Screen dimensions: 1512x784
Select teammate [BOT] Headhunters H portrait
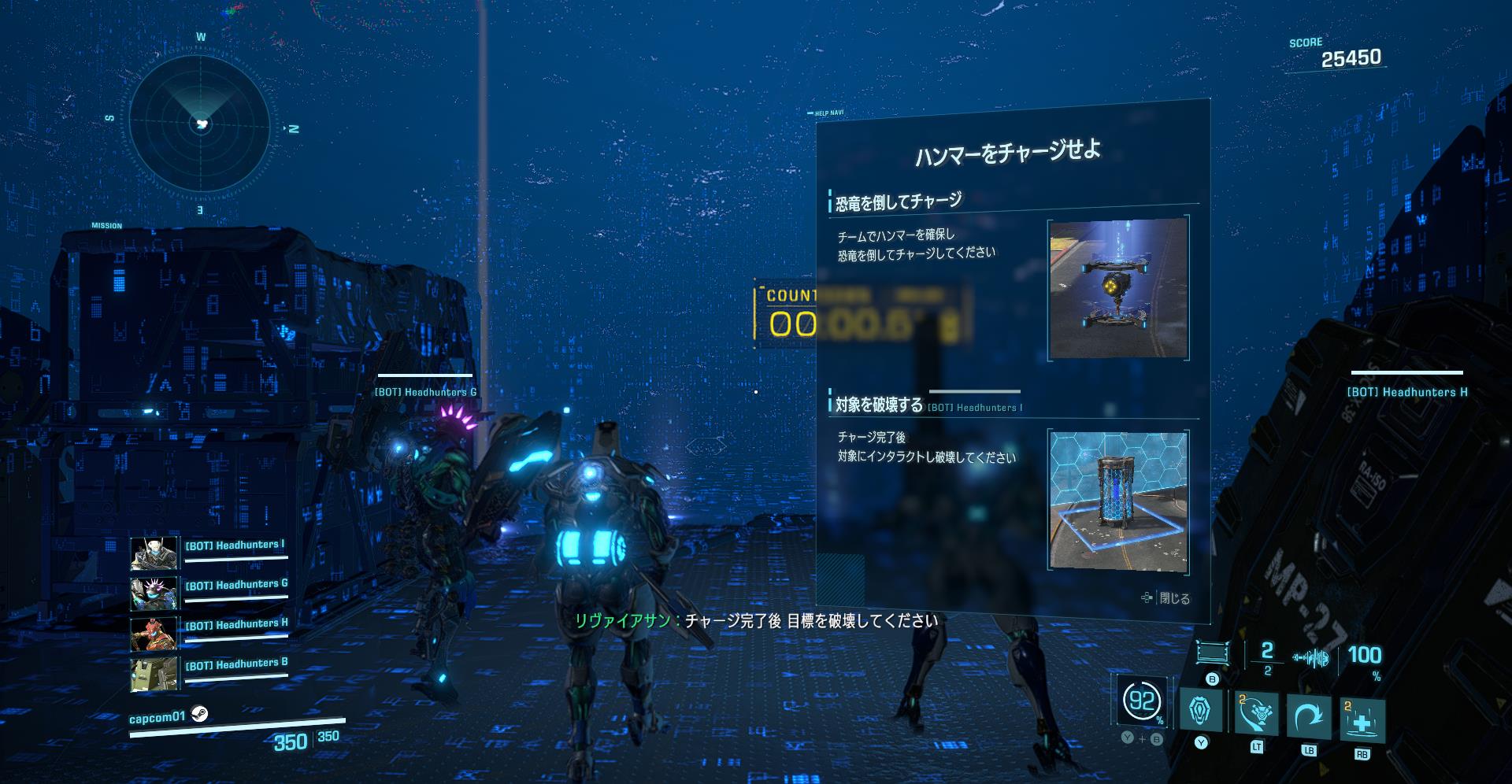tap(153, 634)
